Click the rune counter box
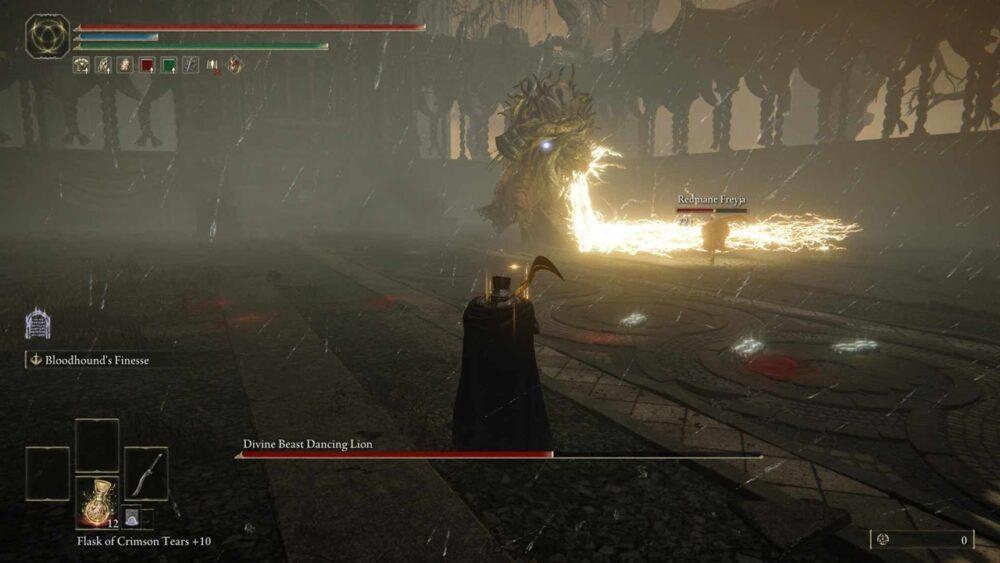Viewport: 1000px width, 563px height. 921,540
